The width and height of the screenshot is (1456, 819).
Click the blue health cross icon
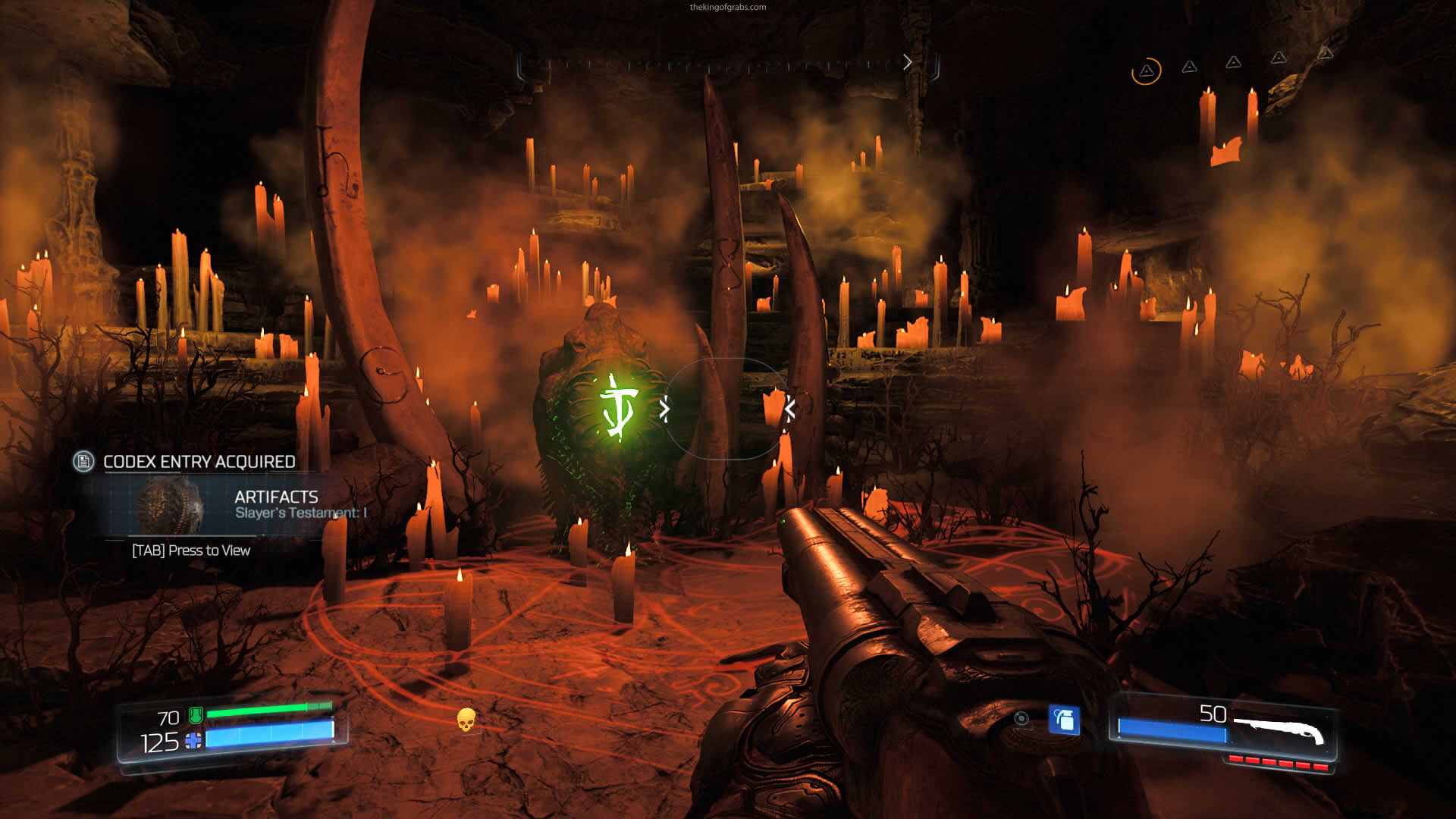[x=193, y=741]
